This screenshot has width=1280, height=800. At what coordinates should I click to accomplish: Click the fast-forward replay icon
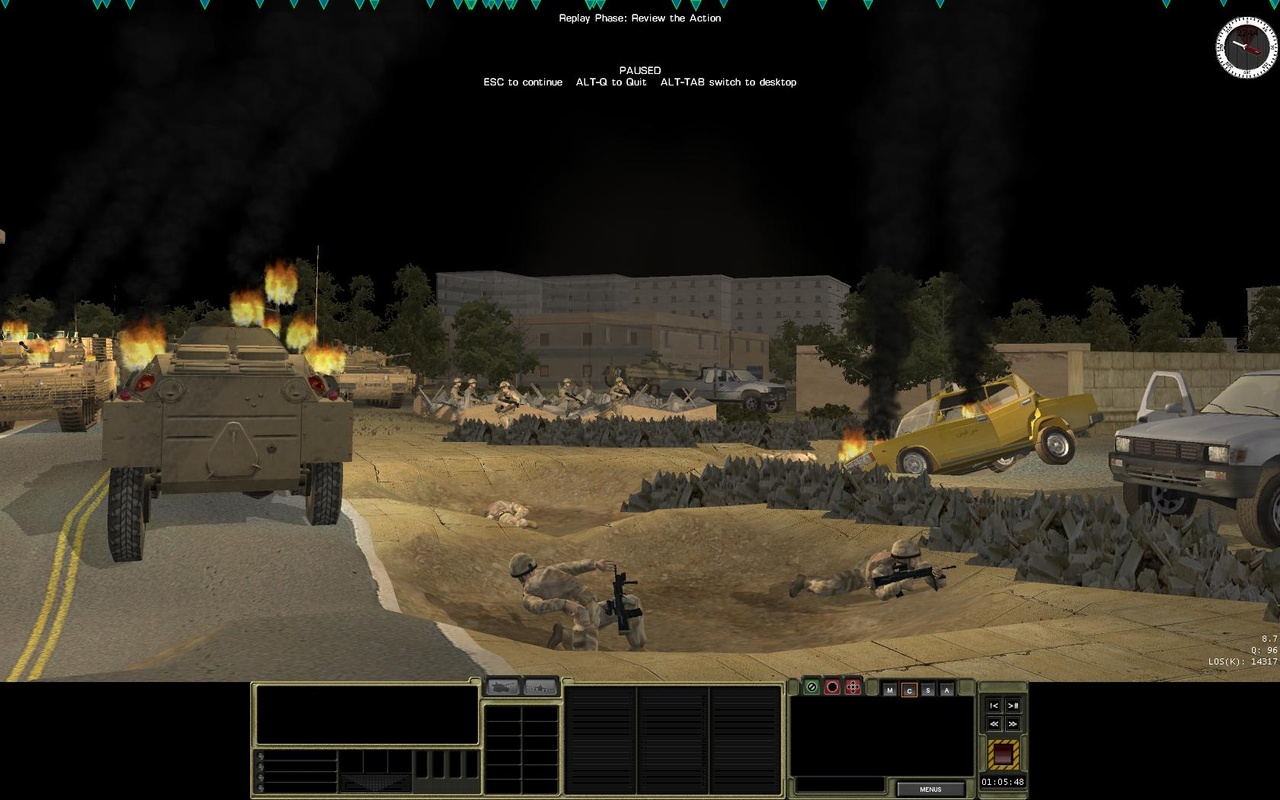click(1013, 723)
